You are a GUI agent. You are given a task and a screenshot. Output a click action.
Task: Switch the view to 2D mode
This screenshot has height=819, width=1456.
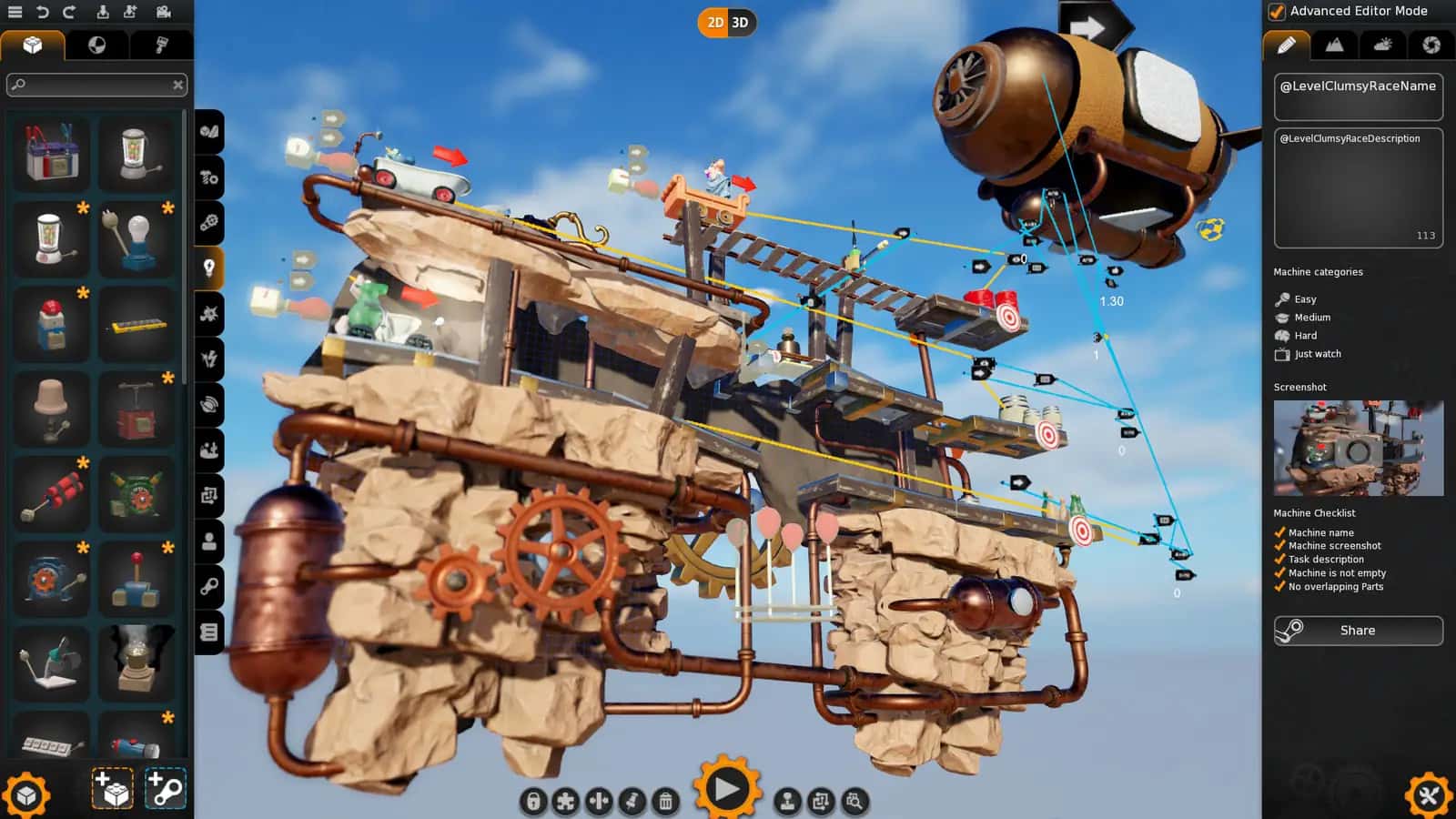coord(714,22)
